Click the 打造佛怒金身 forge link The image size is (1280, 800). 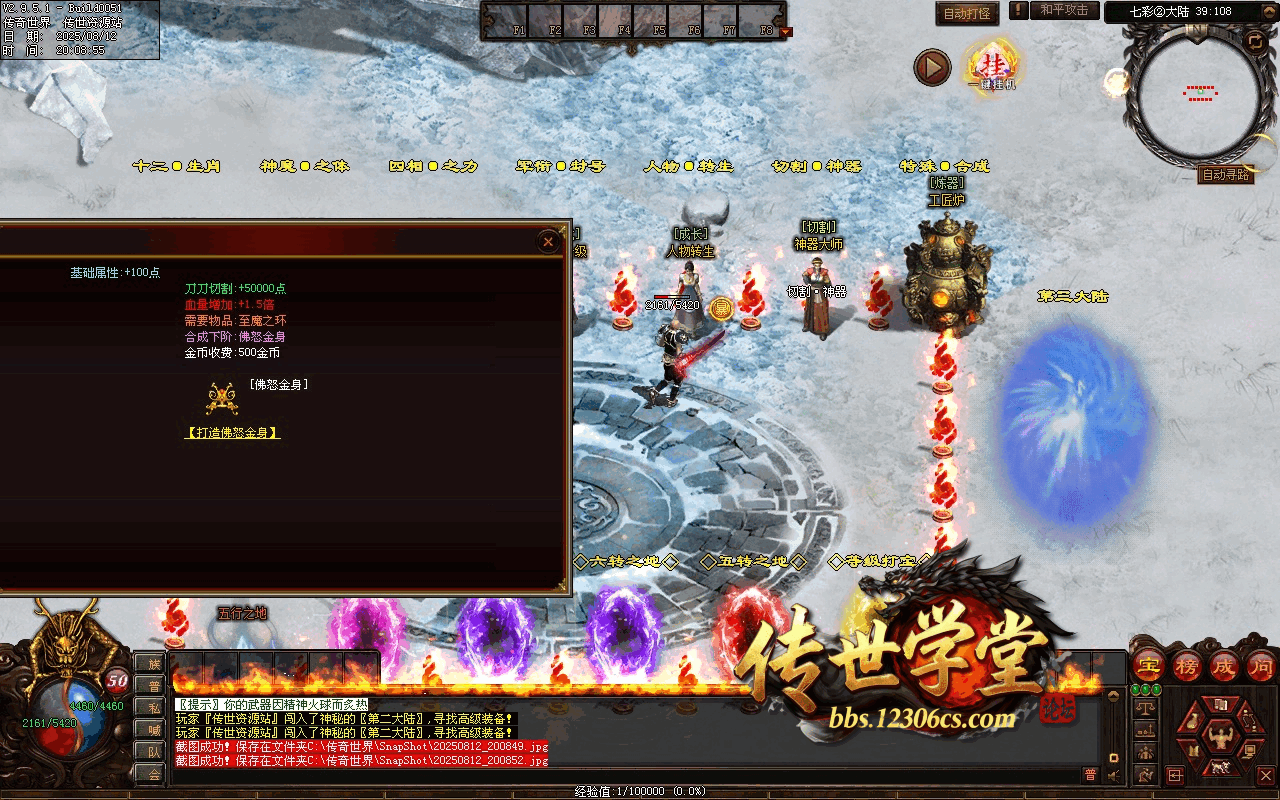point(232,433)
